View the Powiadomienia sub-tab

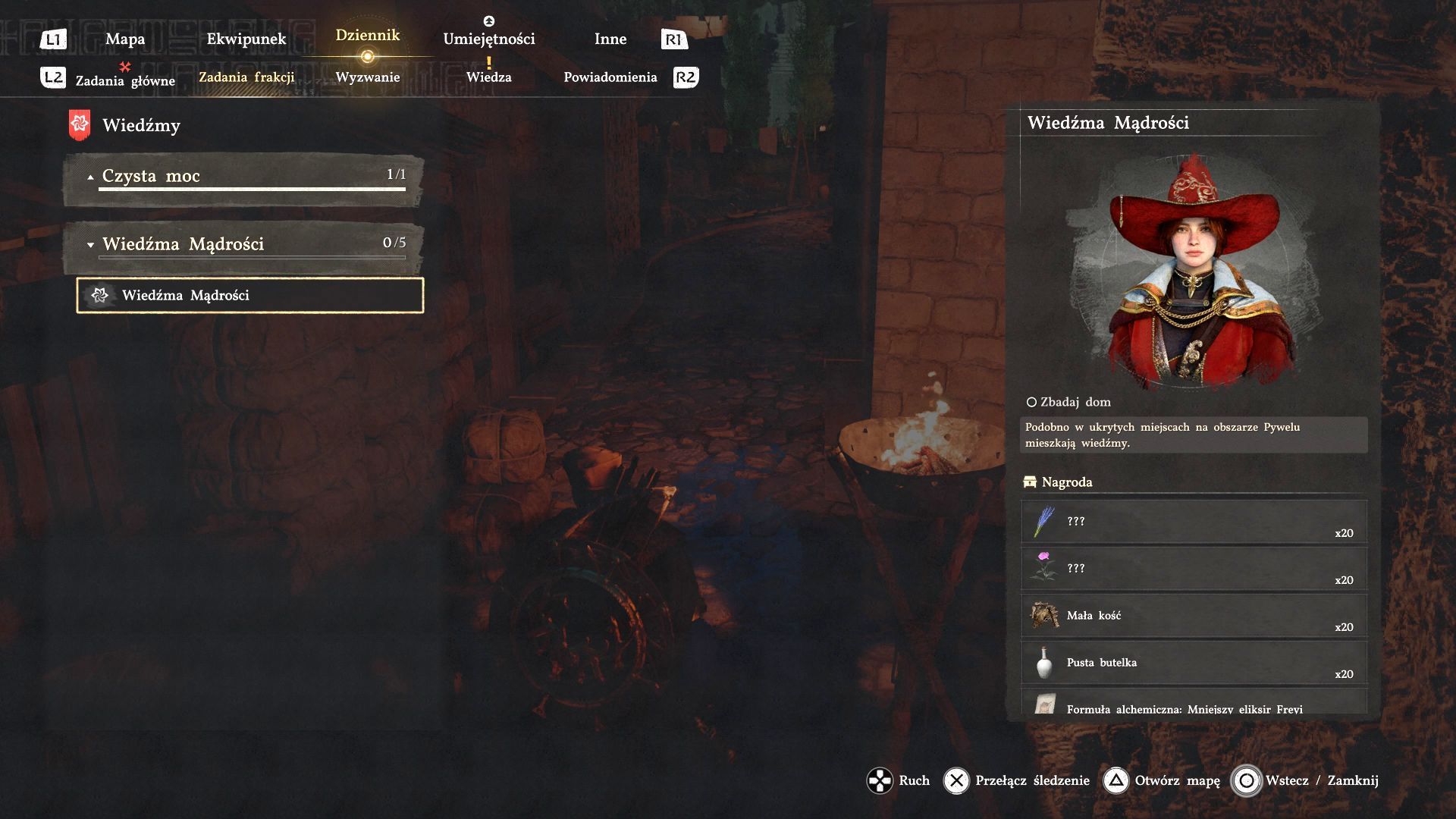point(610,77)
